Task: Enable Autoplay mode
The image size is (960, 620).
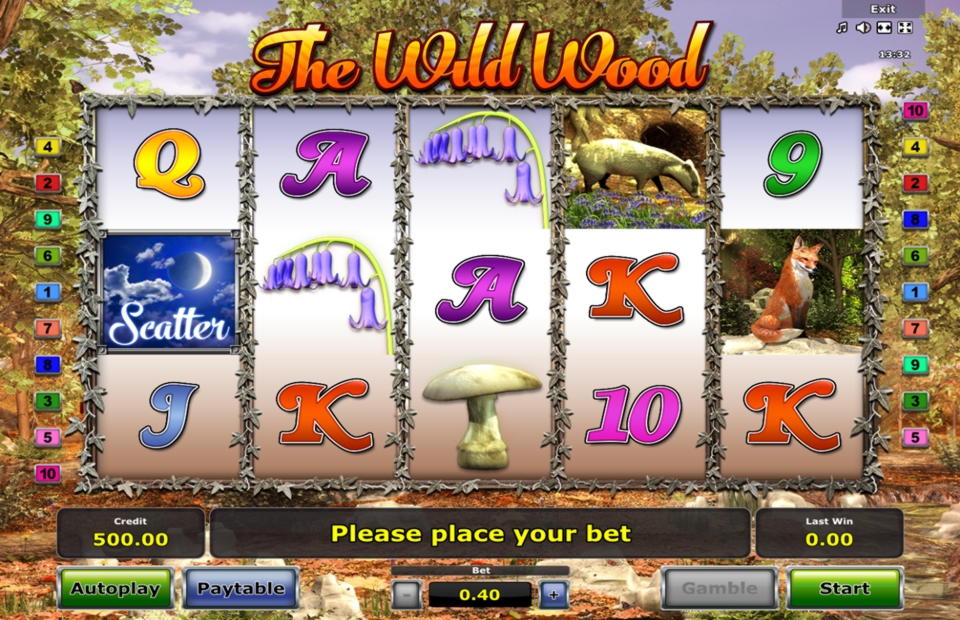Action: (115, 588)
